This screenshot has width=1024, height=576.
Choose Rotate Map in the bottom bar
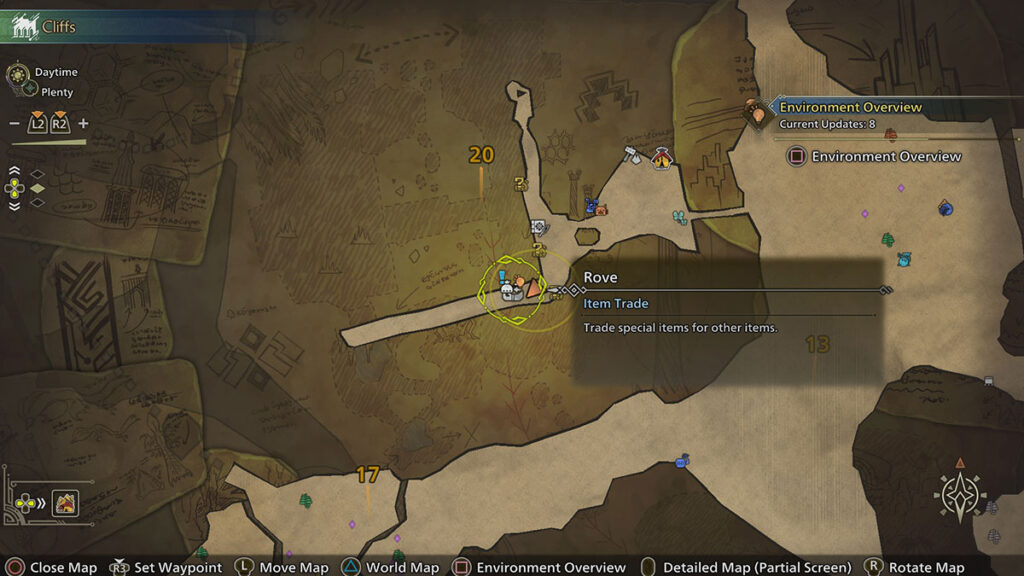[914, 567]
